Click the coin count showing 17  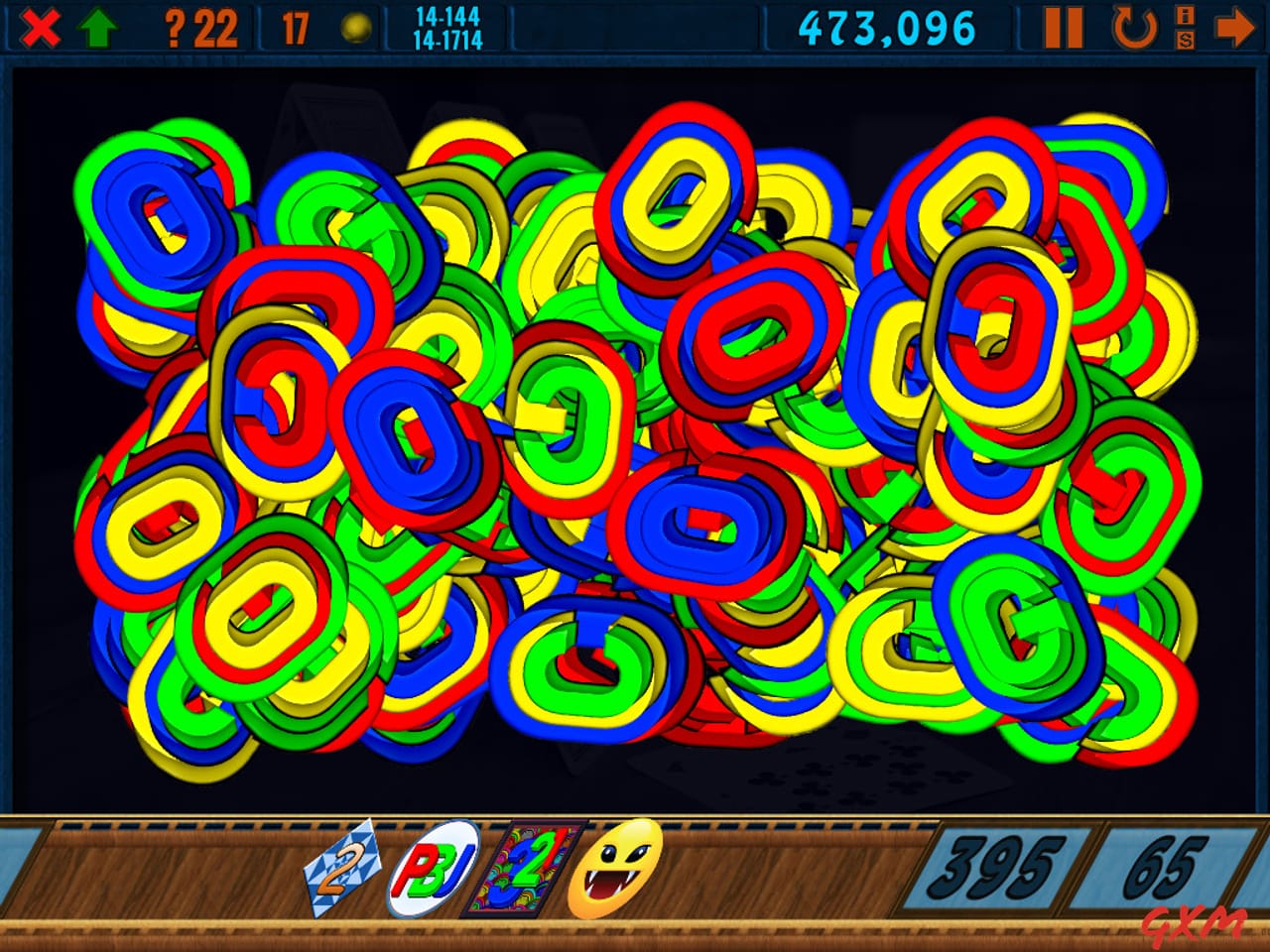(x=294, y=27)
